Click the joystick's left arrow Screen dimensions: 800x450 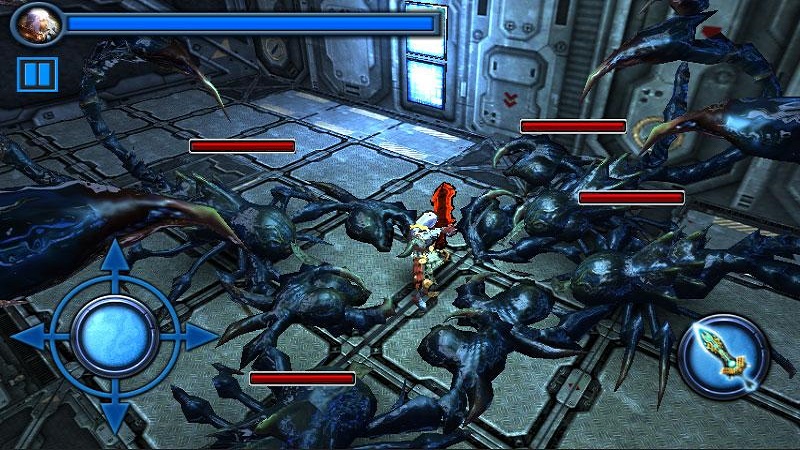(x=30, y=336)
